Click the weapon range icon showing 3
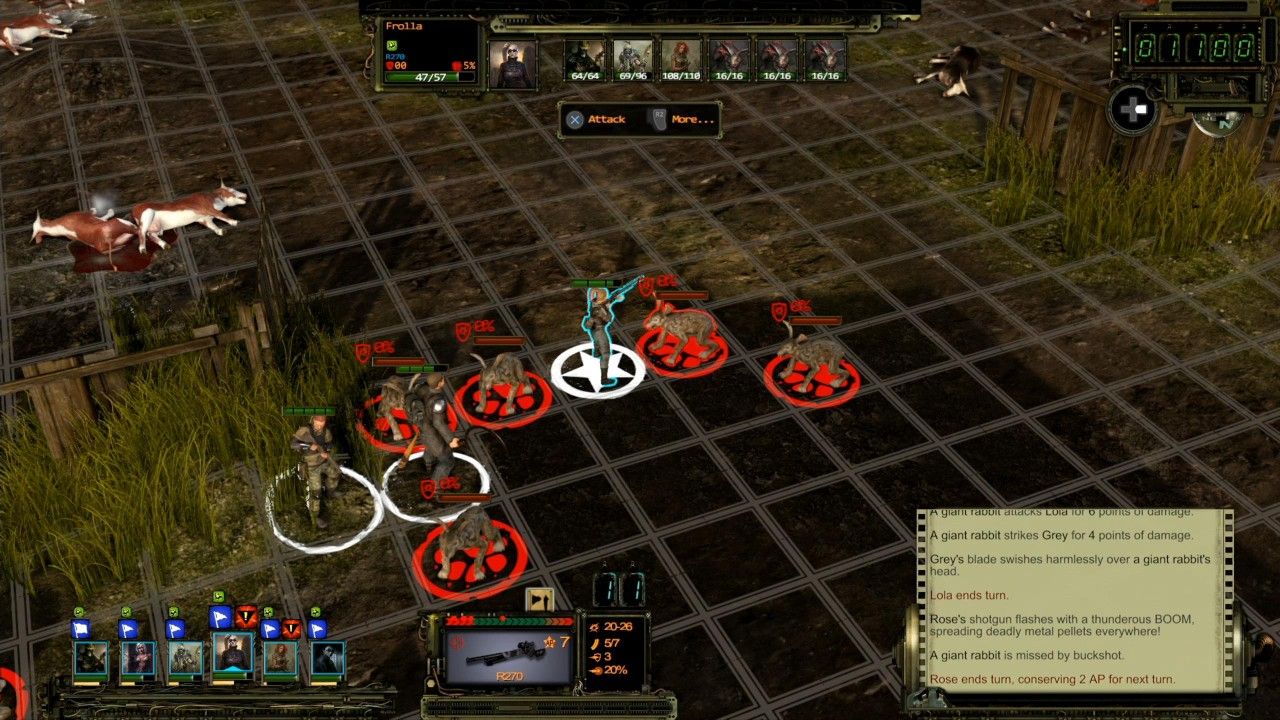 (594, 655)
